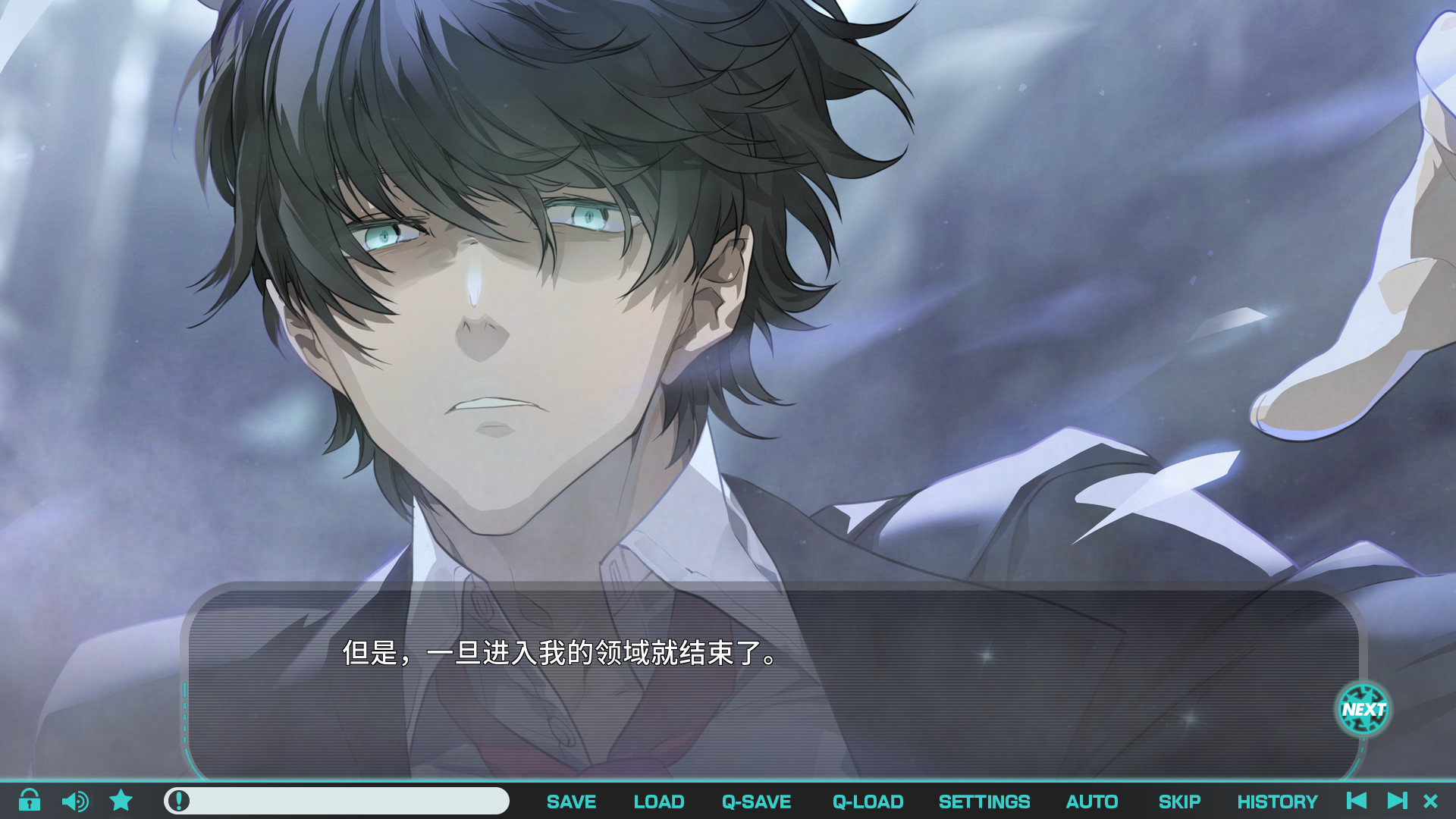Turn on SKIP mode
Viewport: 1456px width, 819px height.
tap(1181, 801)
